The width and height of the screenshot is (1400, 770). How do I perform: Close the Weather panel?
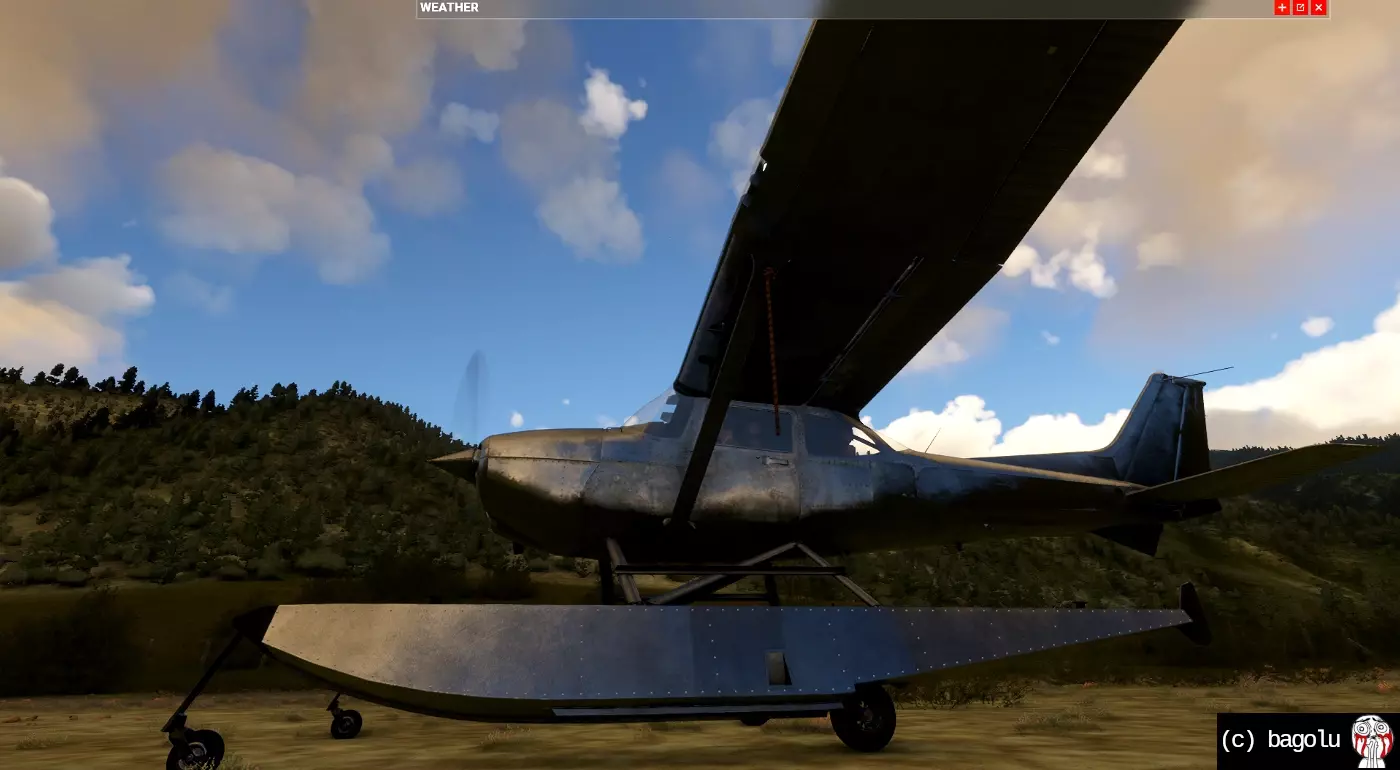(1318, 8)
